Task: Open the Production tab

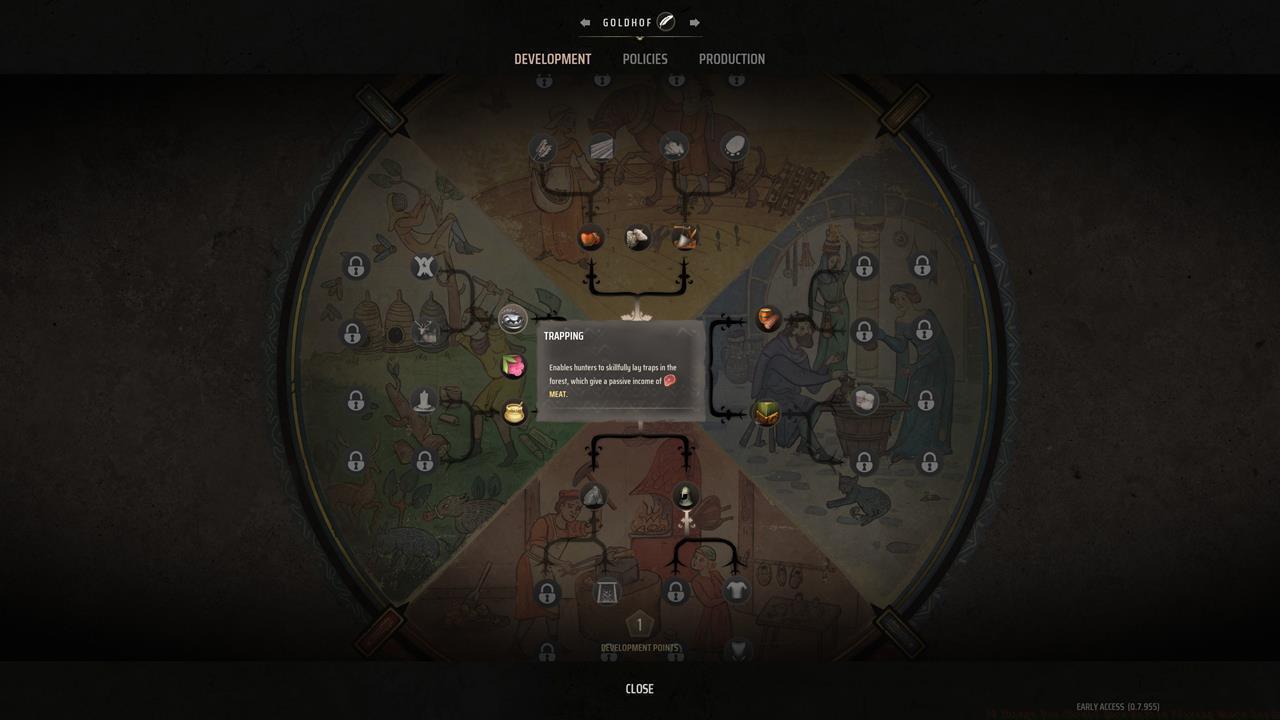Action: click(x=732, y=59)
